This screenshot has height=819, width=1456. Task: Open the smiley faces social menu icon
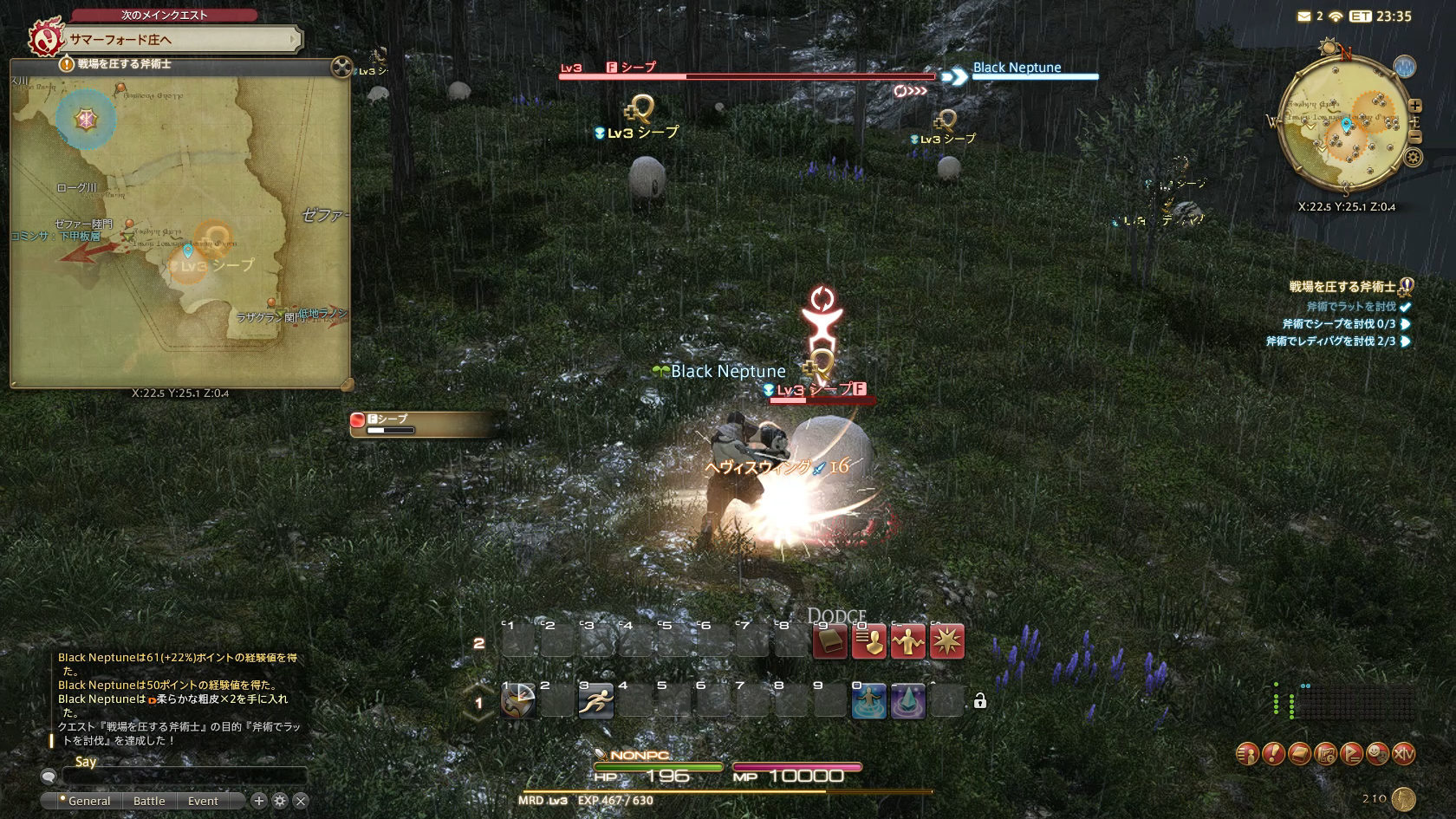click(x=1377, y=754)
